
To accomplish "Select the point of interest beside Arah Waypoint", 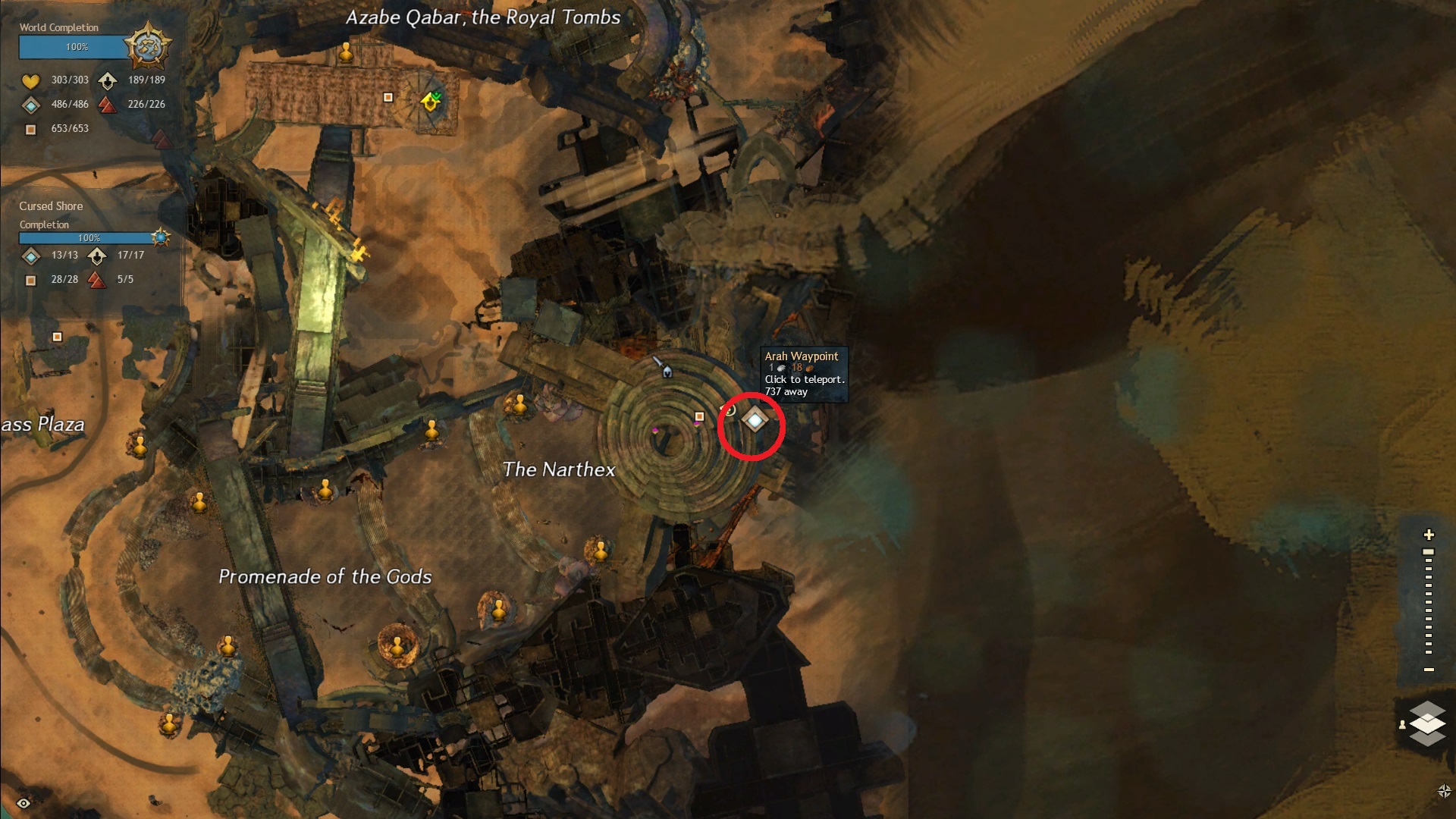I will 699,416.
